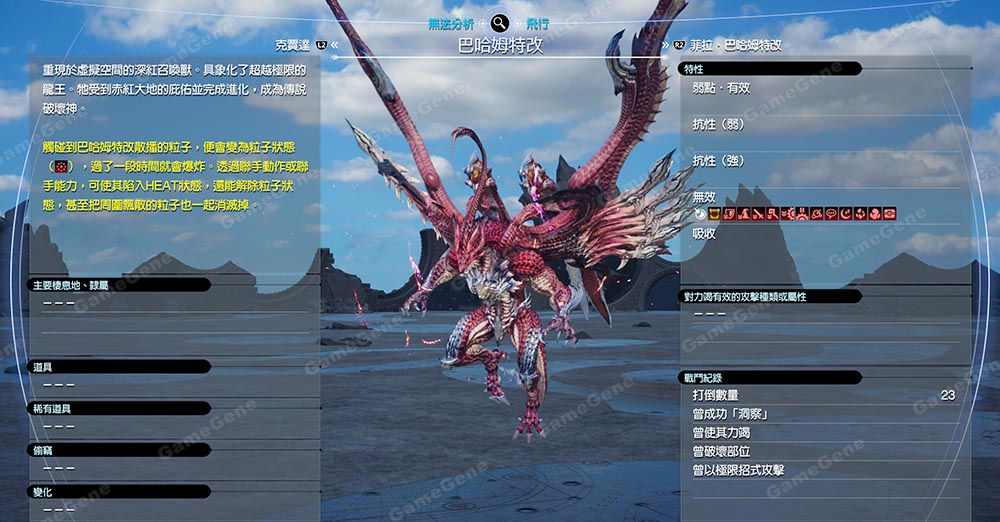Click the crescent moon sleep immunity icon

(845, 213)
